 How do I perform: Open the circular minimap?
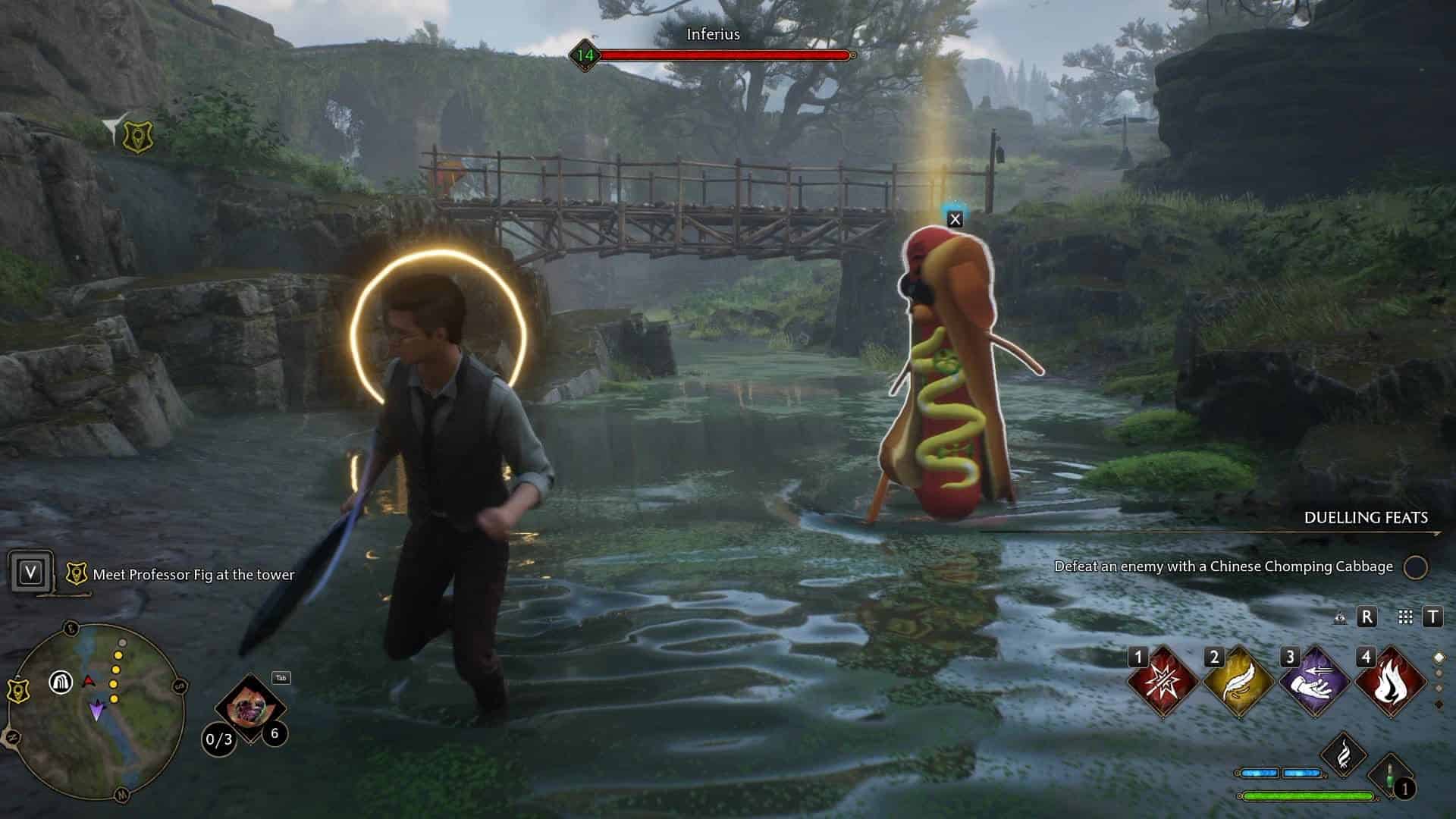[96, 711]
